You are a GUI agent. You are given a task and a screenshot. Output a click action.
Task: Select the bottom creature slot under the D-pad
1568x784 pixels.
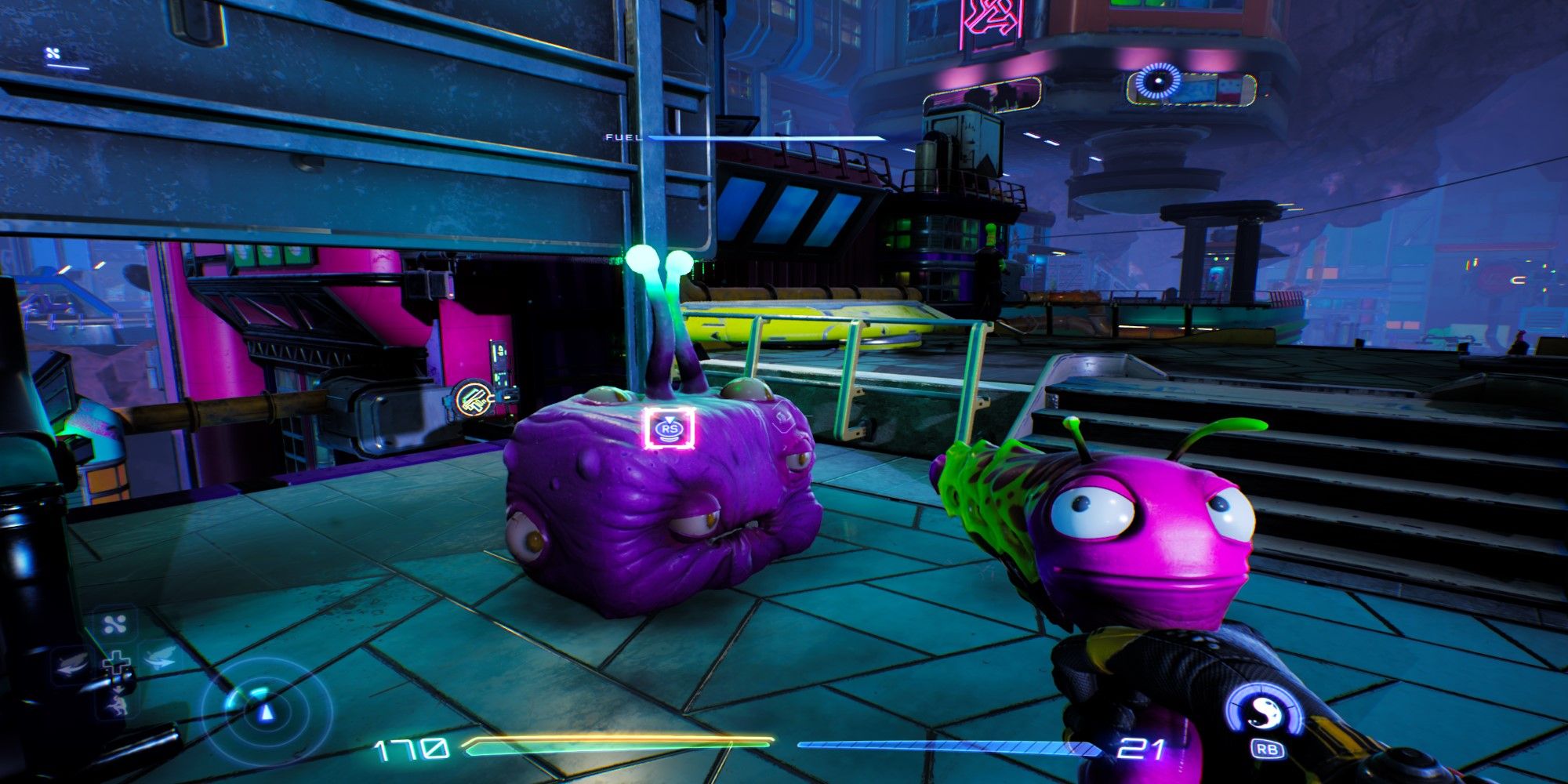(x=118, y=702)
